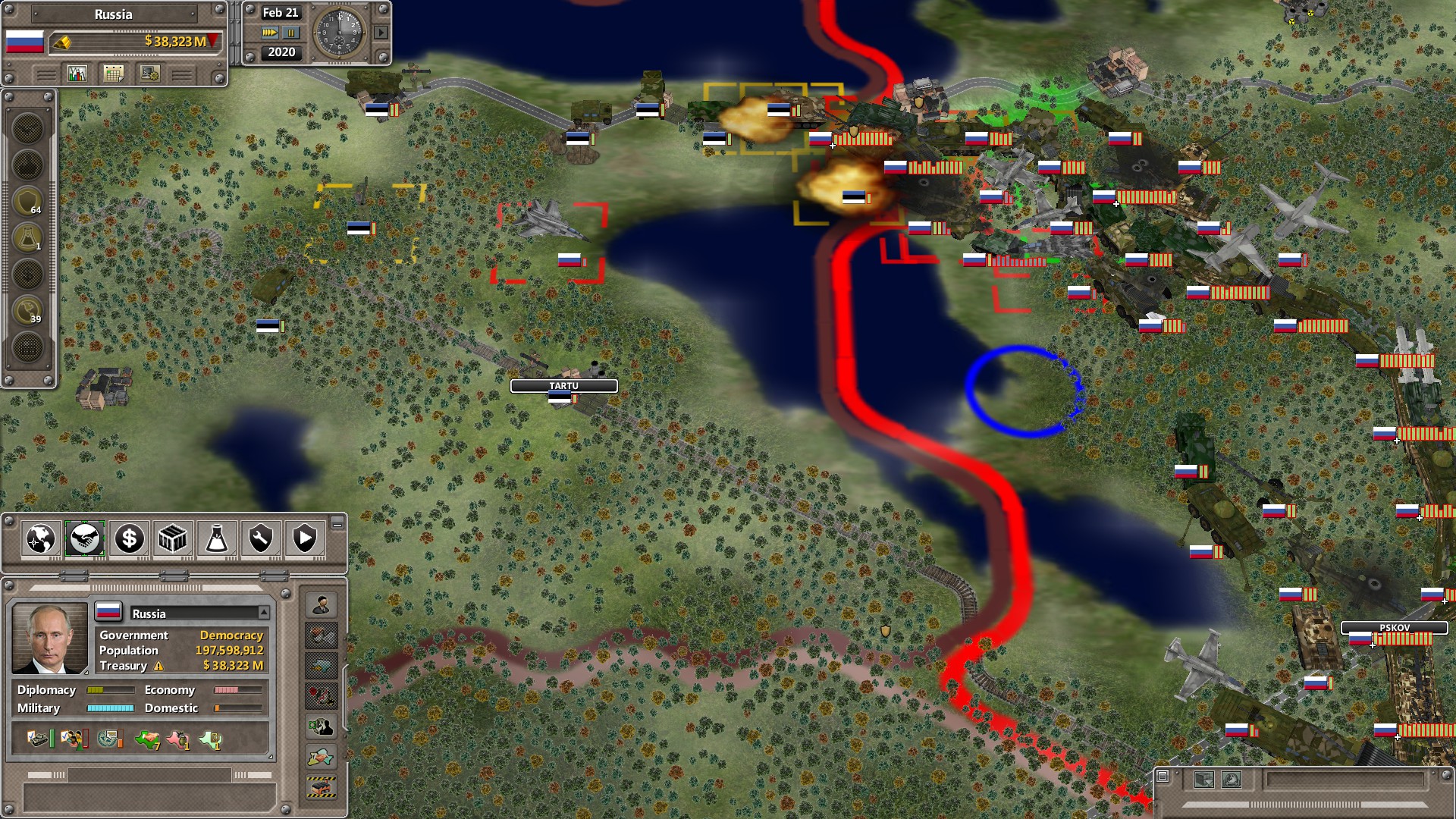Select the research flask icon

pos(216,539)
